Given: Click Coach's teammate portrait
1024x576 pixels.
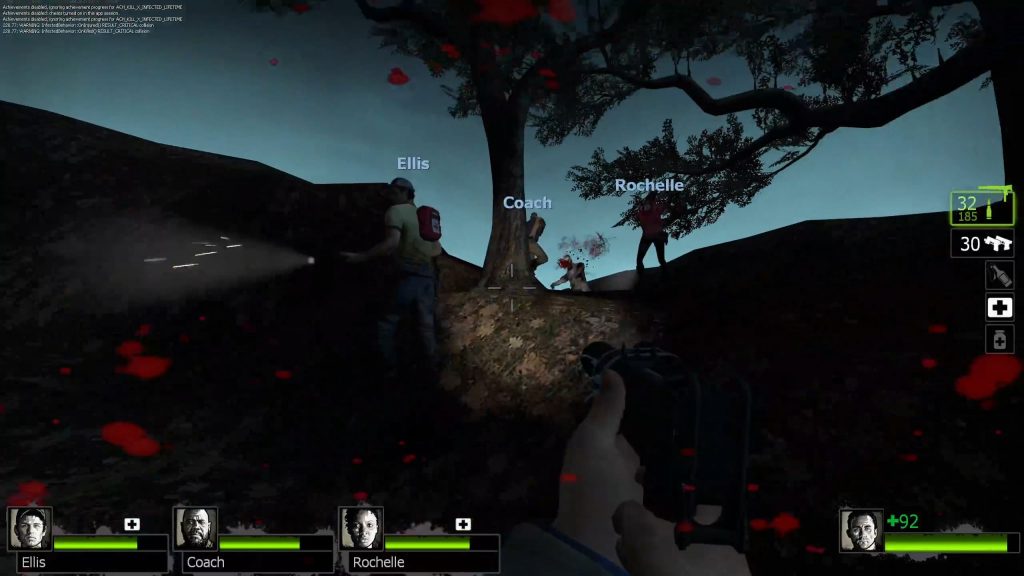Looking at the screenshot, I should click(196, 528).
